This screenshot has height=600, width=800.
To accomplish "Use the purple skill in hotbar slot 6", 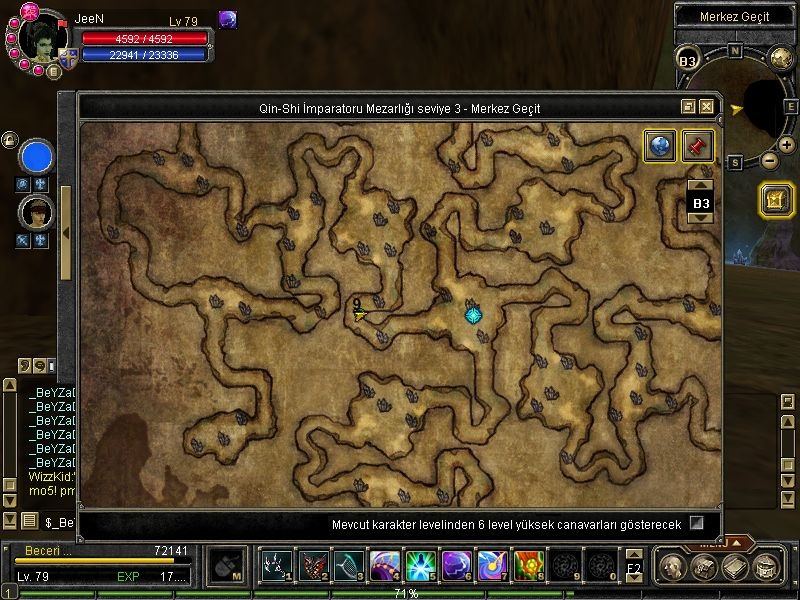I will (x=454, y=566).
